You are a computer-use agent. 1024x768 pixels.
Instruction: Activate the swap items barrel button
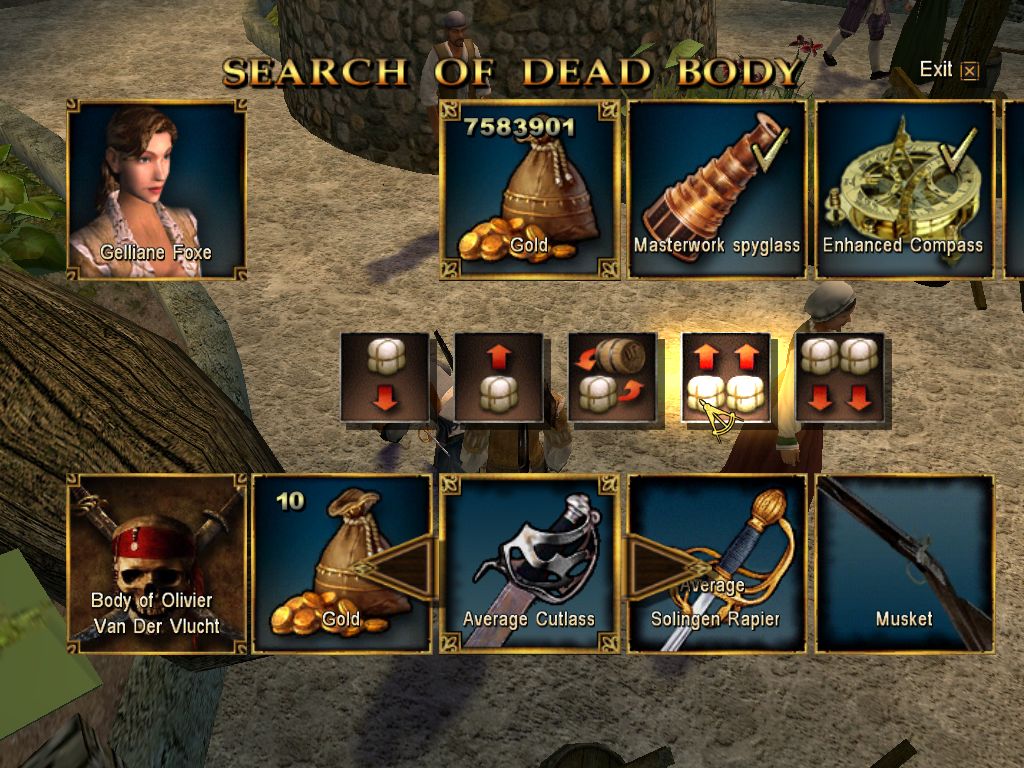tap(613, 377)
